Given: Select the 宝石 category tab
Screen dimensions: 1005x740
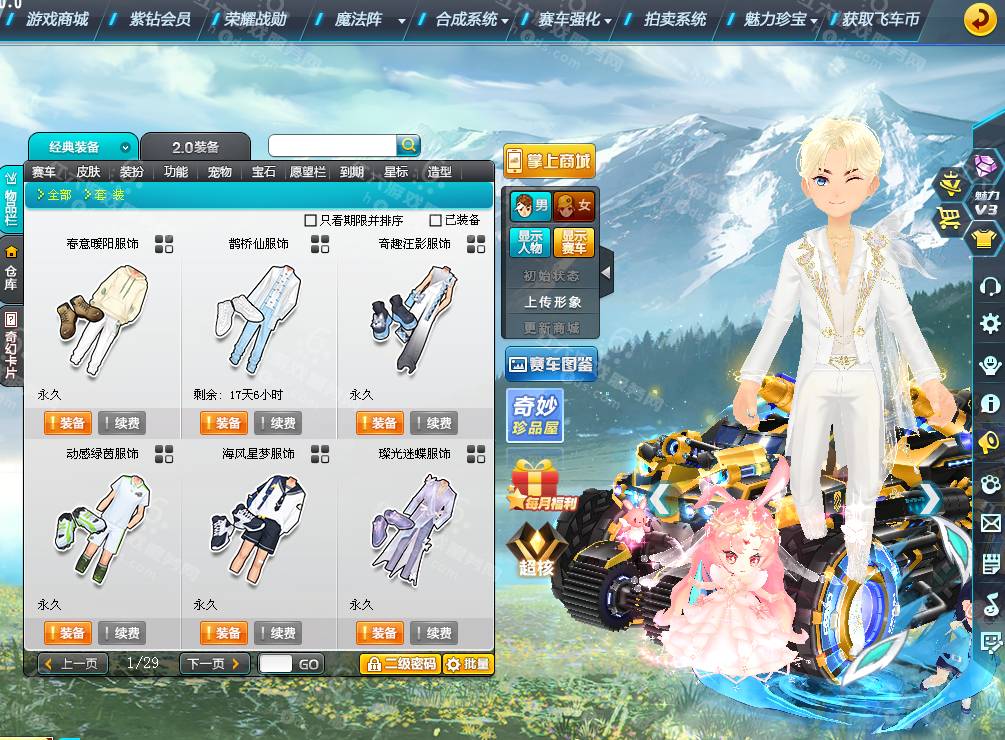Looking at the screenshot, I should [264, 172].
